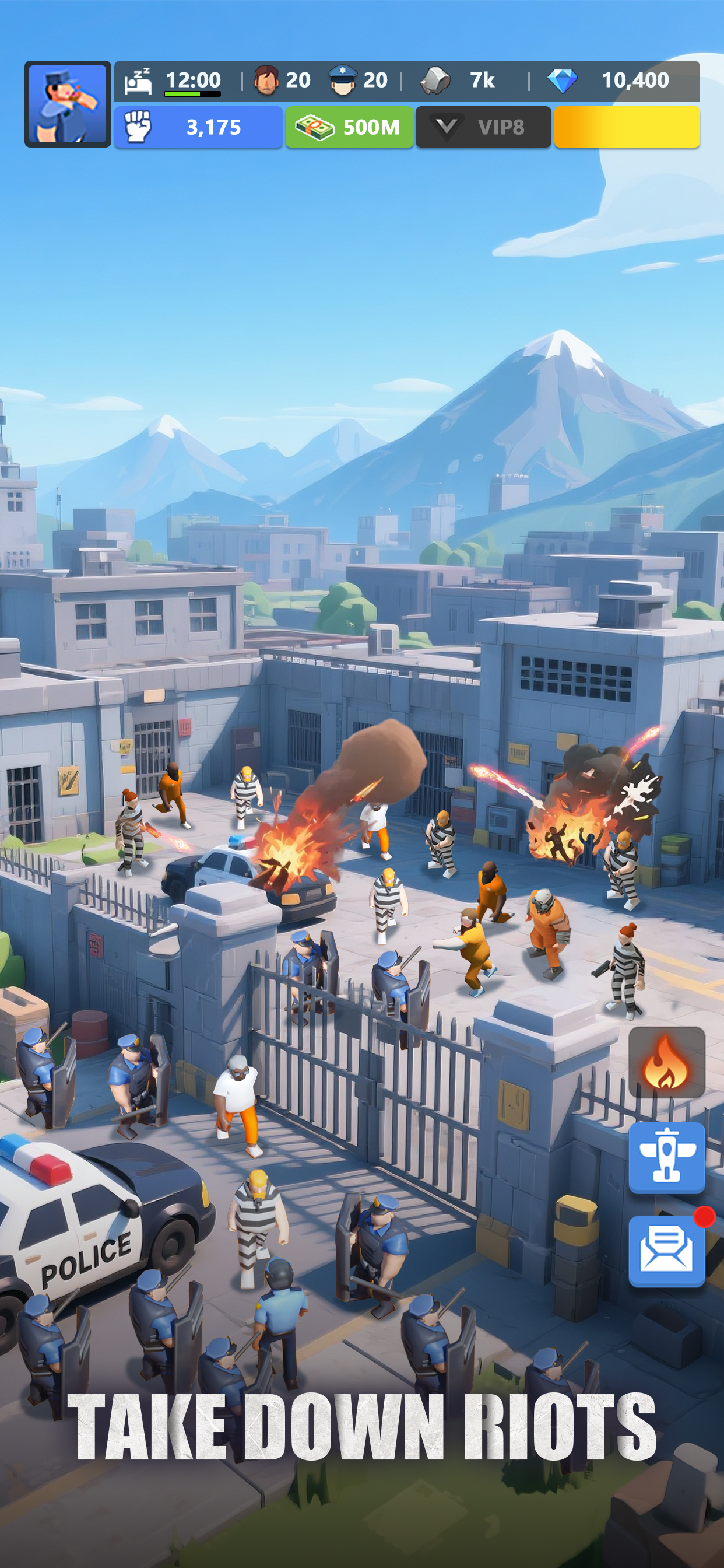Screen dimensions: 724x1568
Task: Tap the blue diamond gem currency
Action: (562, 81)
